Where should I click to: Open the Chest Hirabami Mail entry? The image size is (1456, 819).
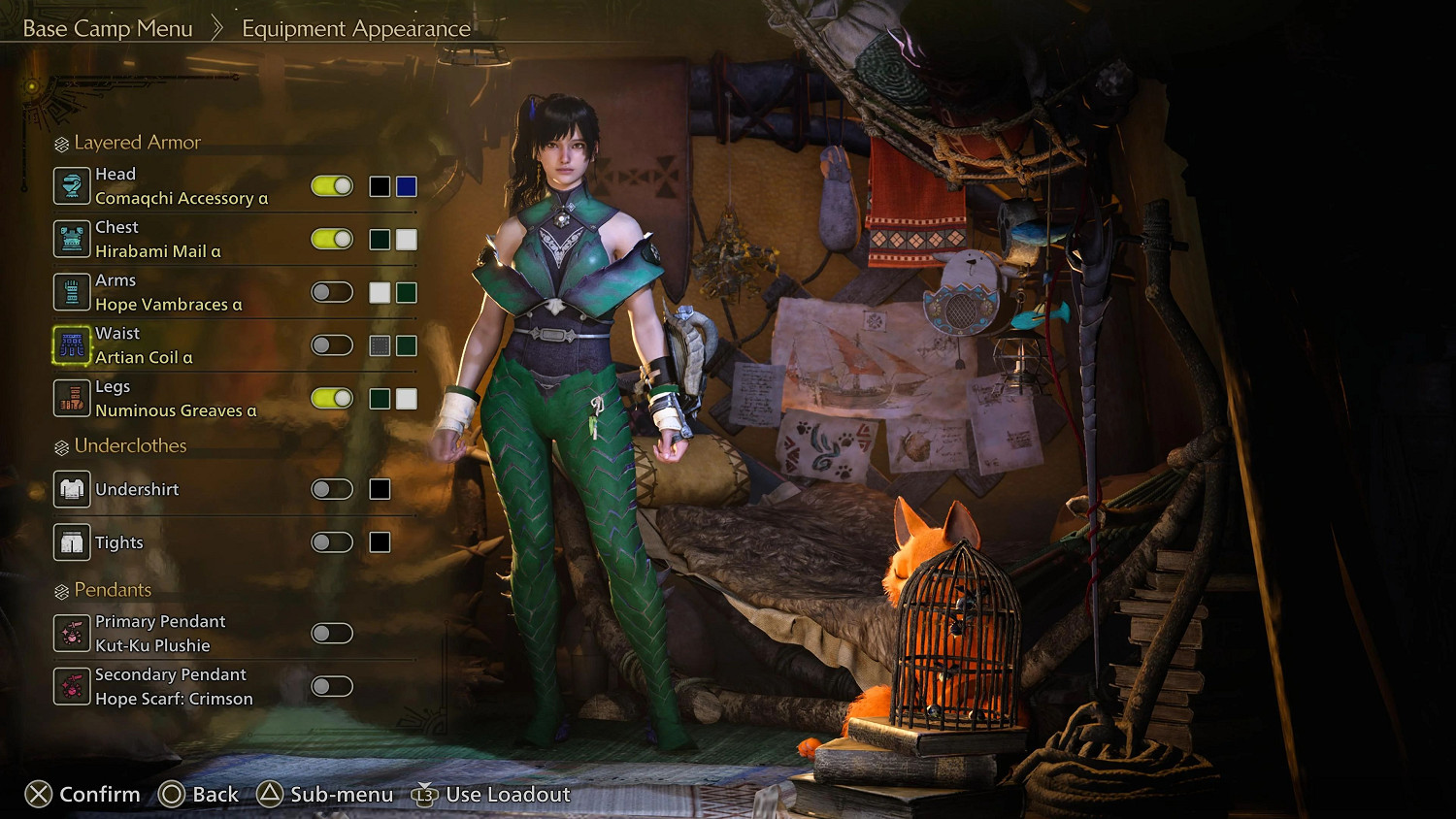(x=158, y=240)
